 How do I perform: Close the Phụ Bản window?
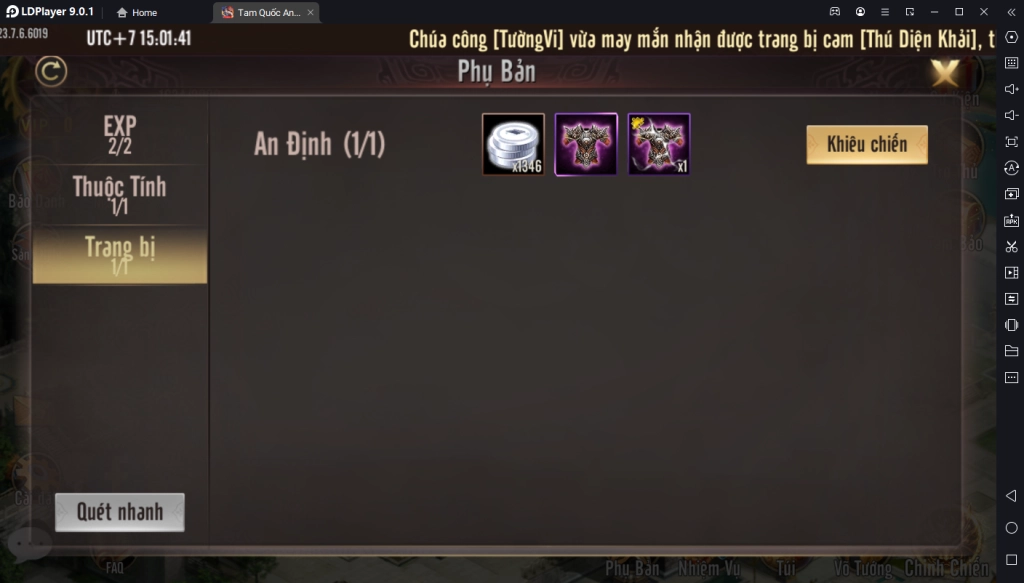tap(943, 72)
